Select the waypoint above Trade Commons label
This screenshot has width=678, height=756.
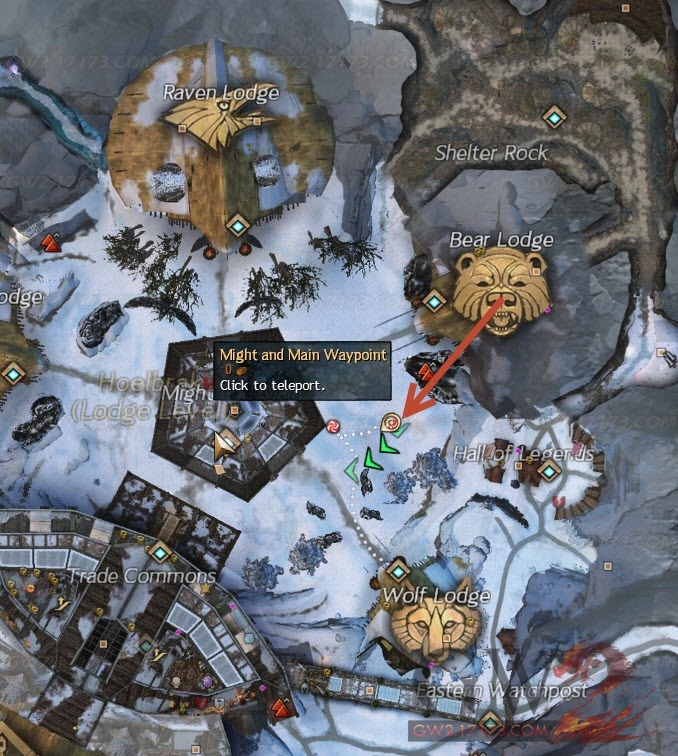[x=160, y=552]
